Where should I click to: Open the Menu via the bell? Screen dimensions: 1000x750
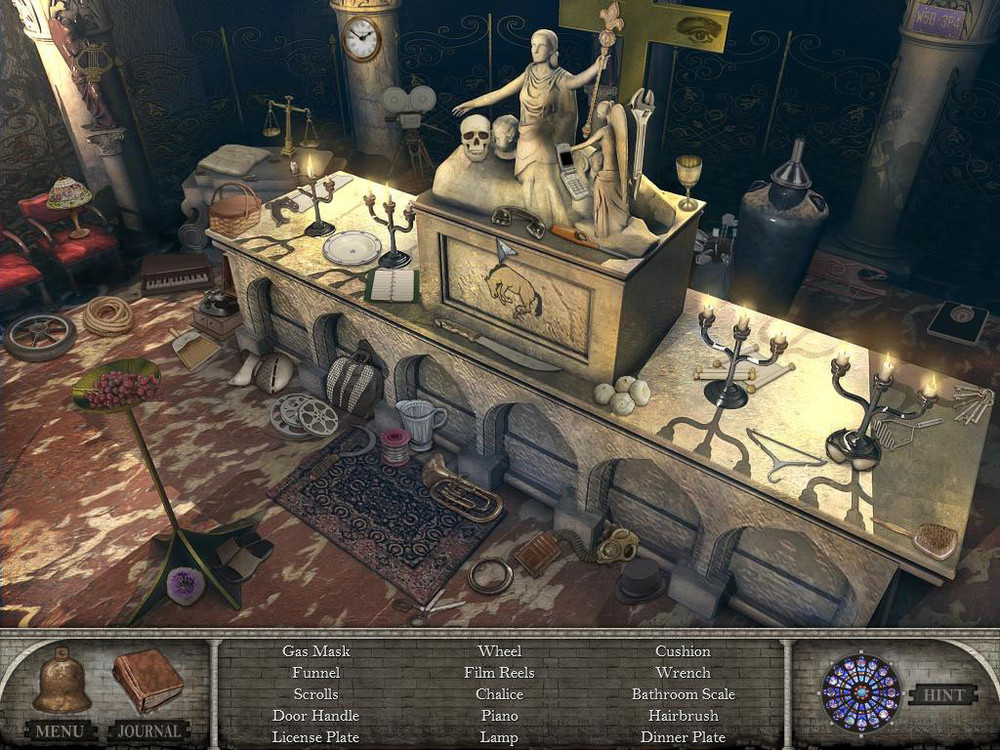point(61,683)
